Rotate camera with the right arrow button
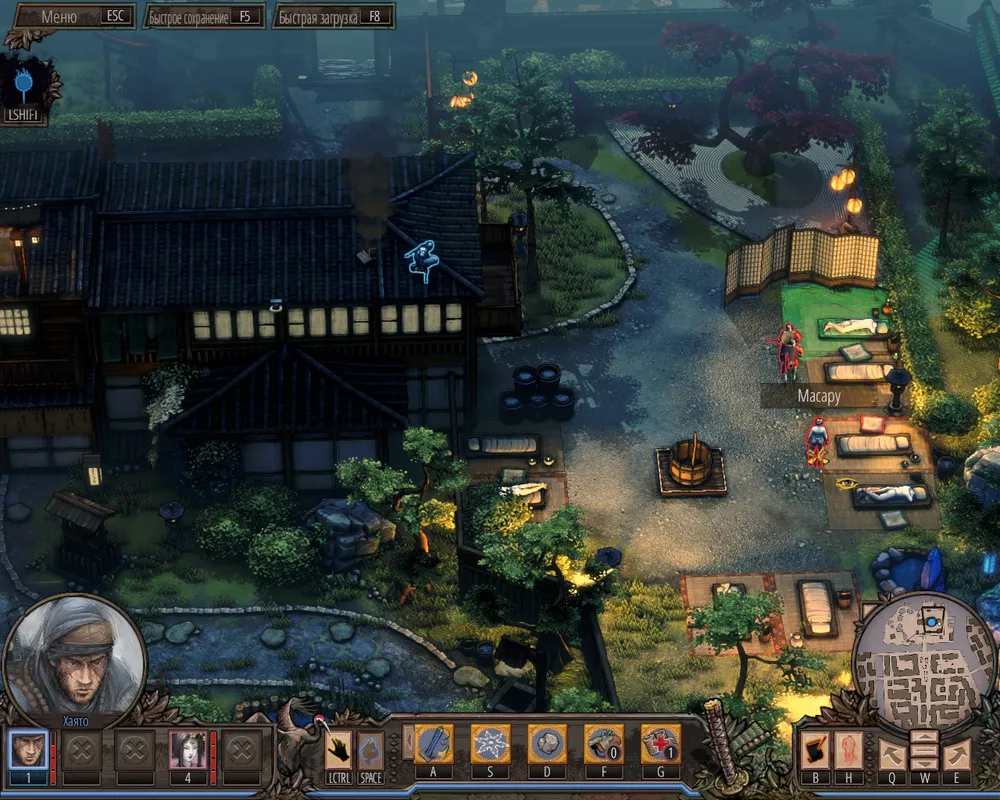Screen dimensions: 1000x800 pyautogui.click(x=957, y=752)
